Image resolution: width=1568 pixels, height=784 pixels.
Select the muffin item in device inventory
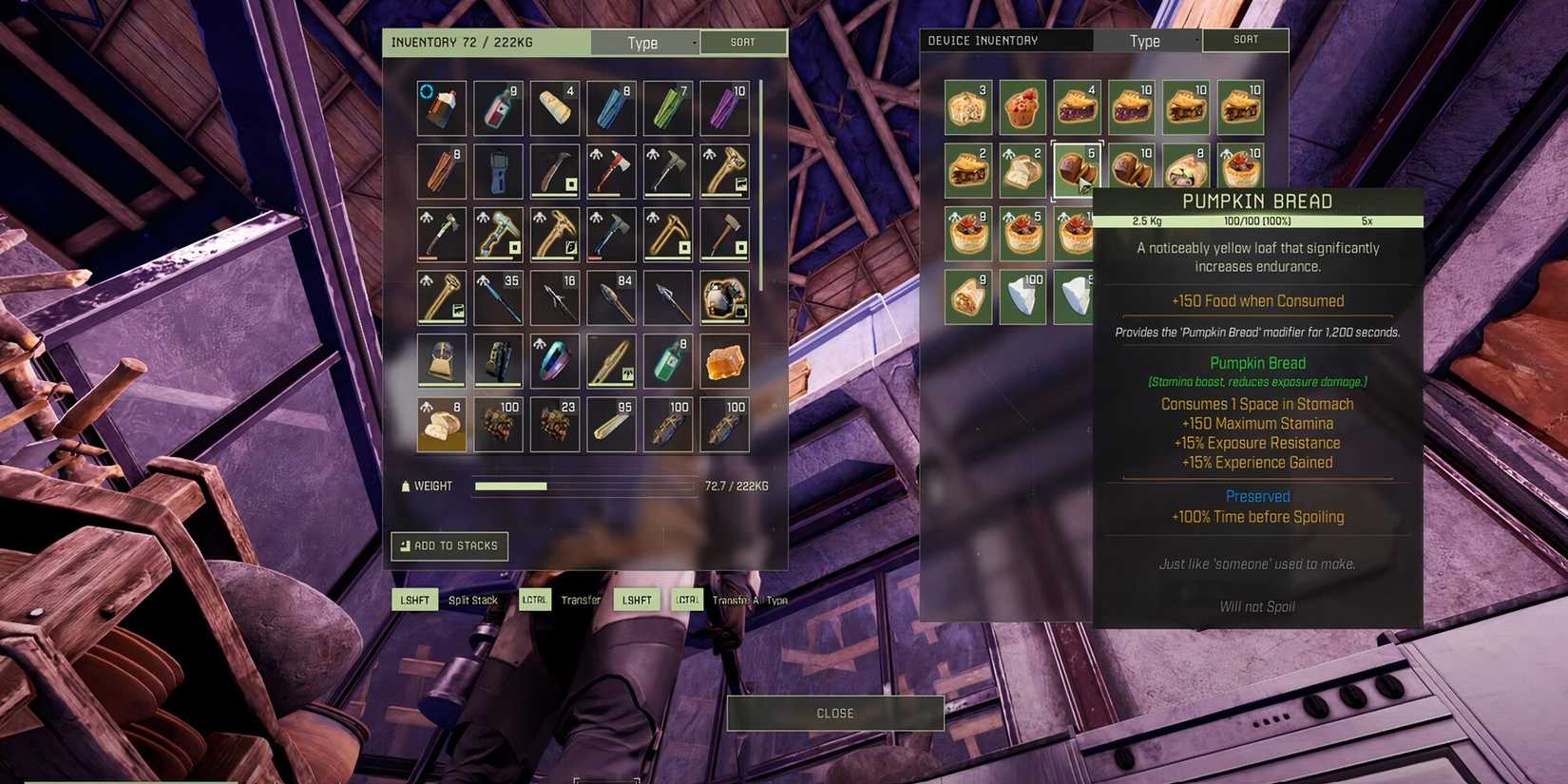point(1023,106)
